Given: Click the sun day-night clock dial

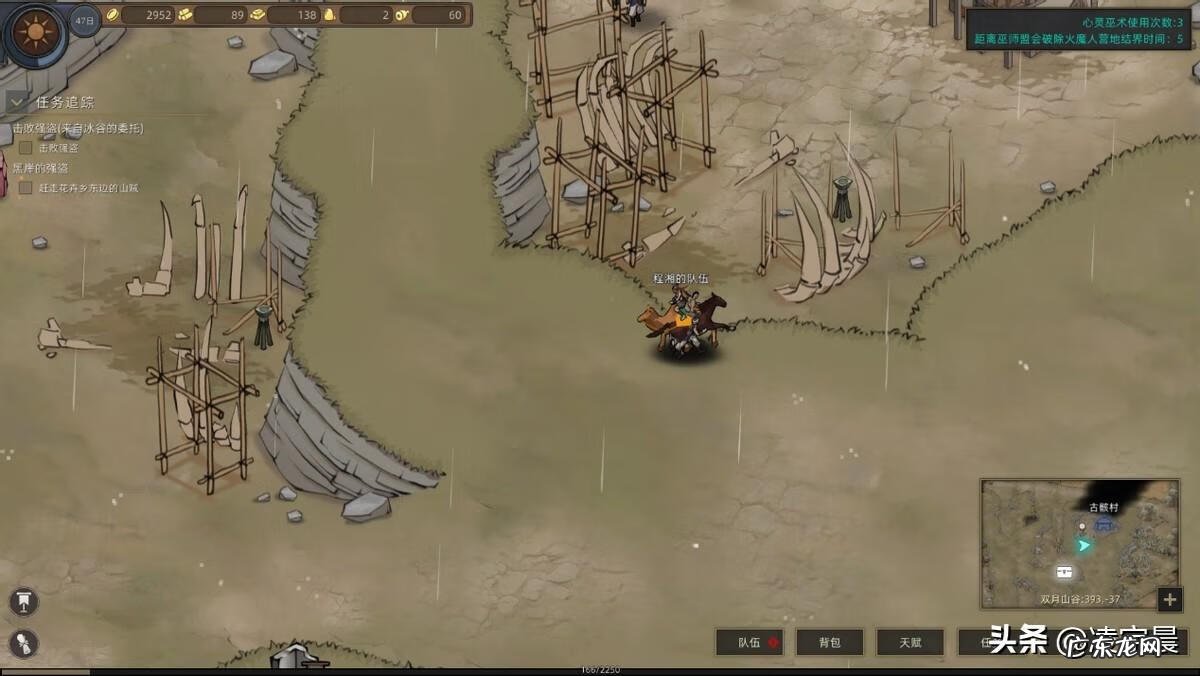Looking at the screenshot, I should 36,34.
